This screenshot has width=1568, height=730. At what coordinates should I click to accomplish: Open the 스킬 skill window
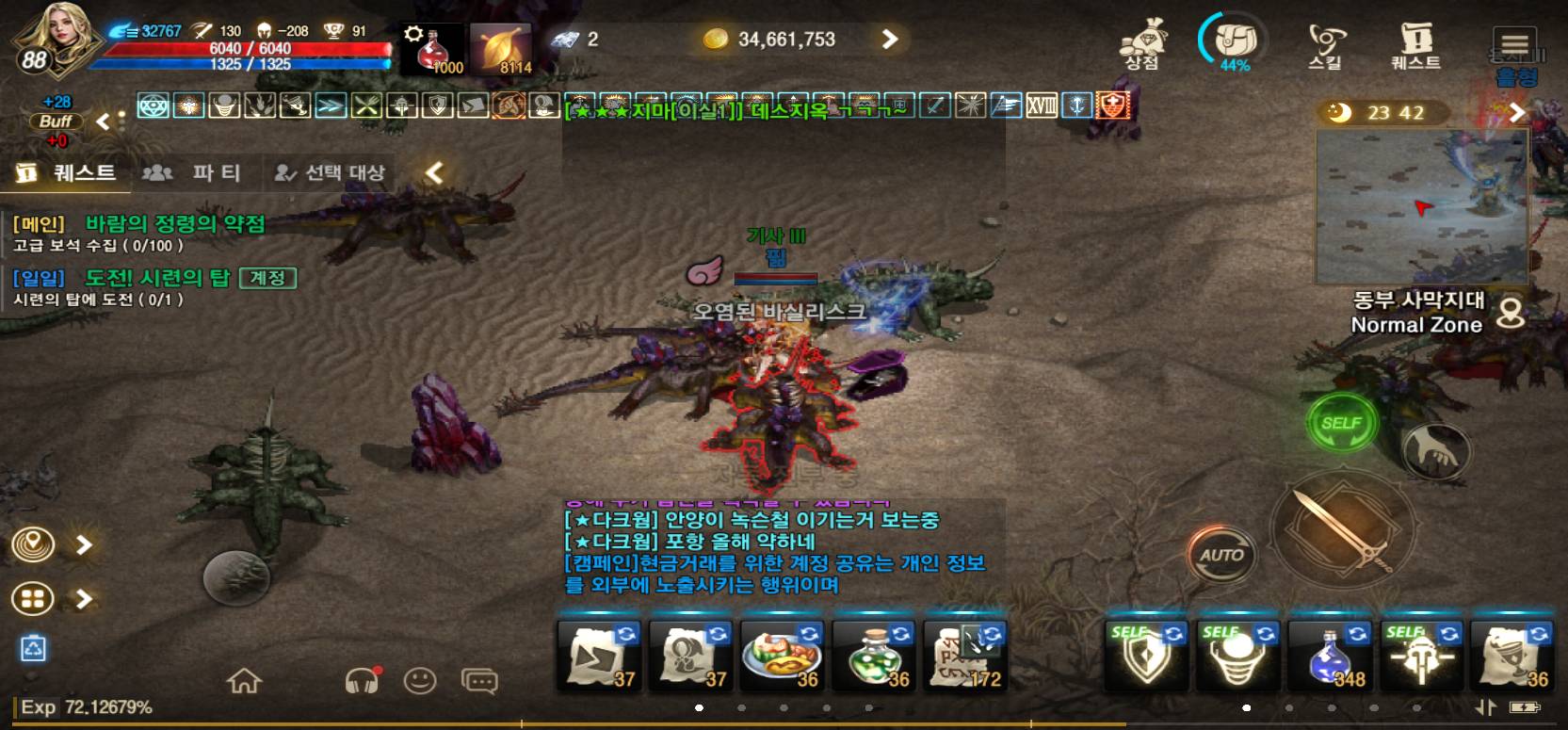1325,45
